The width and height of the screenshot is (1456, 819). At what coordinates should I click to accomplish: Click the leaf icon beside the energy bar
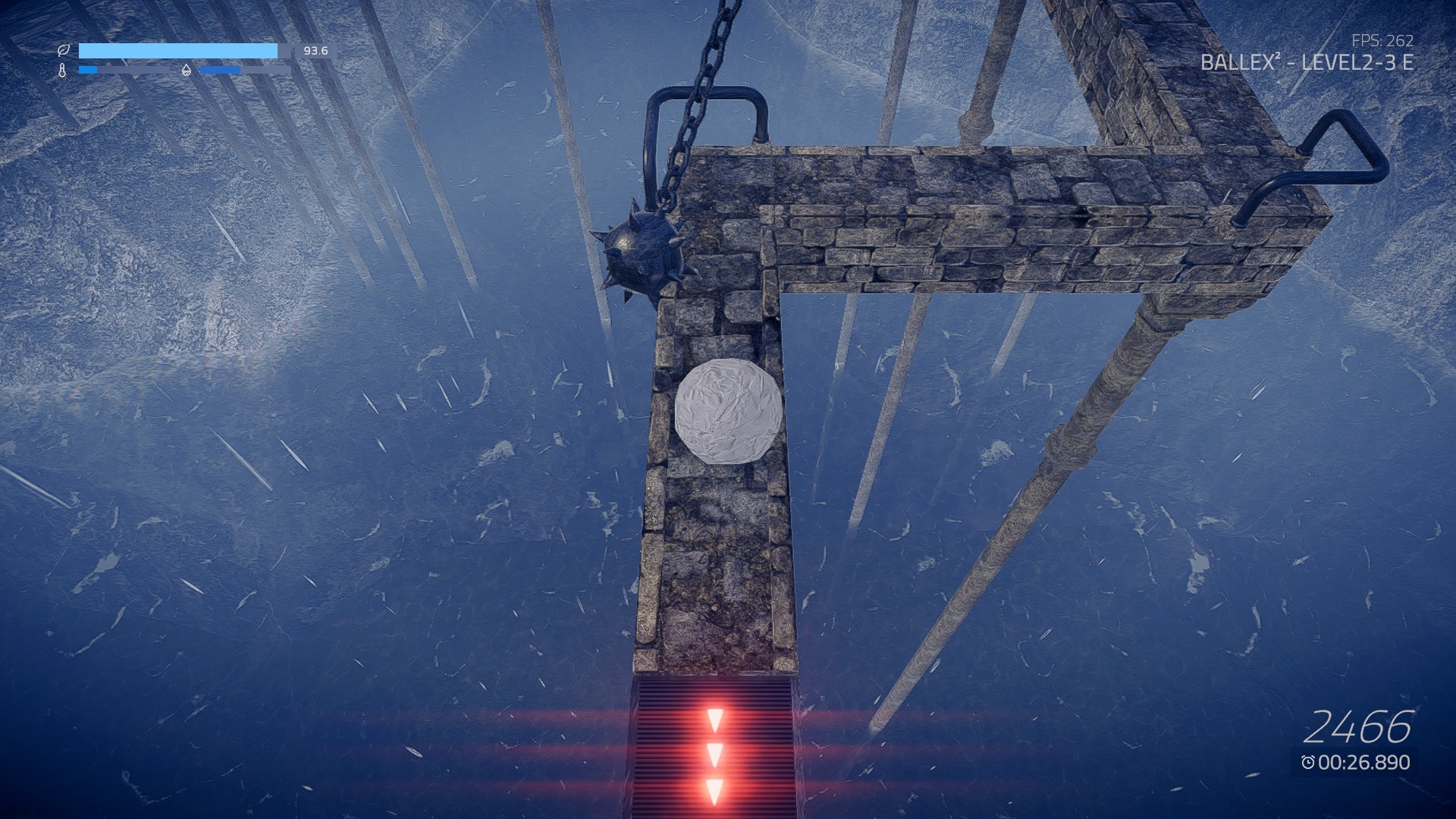pyautogui.click(x=64, y=50)
